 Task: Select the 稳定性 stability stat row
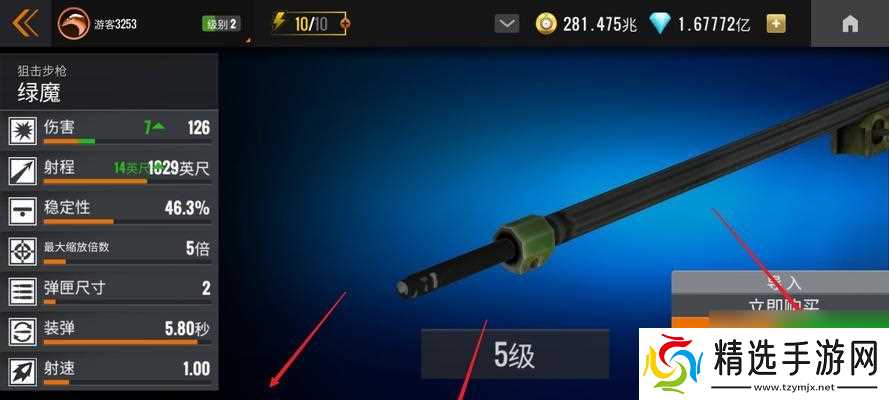pyautogui.click(x=110, y=211)
